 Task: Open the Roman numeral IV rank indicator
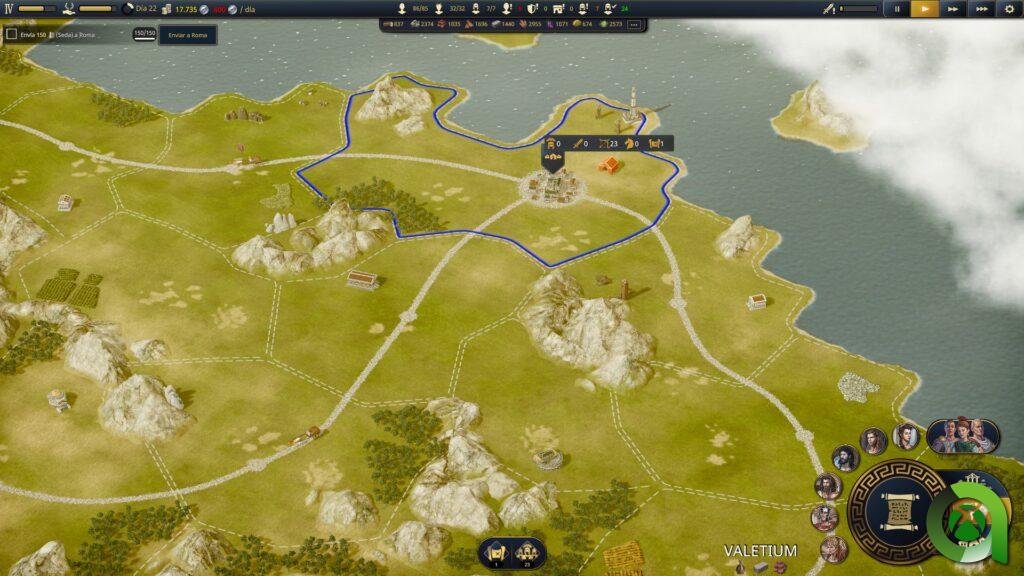point(8,9)
